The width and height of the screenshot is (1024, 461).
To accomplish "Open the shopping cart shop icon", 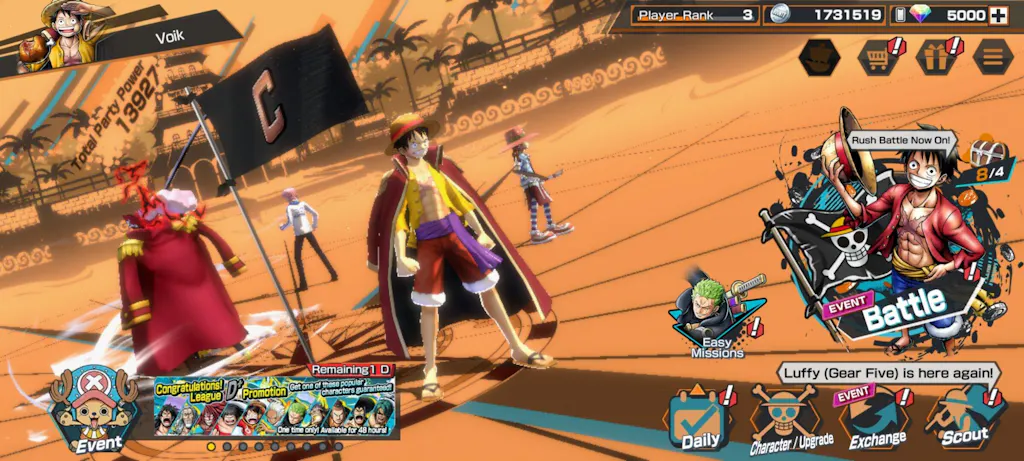I will (877, 57).
